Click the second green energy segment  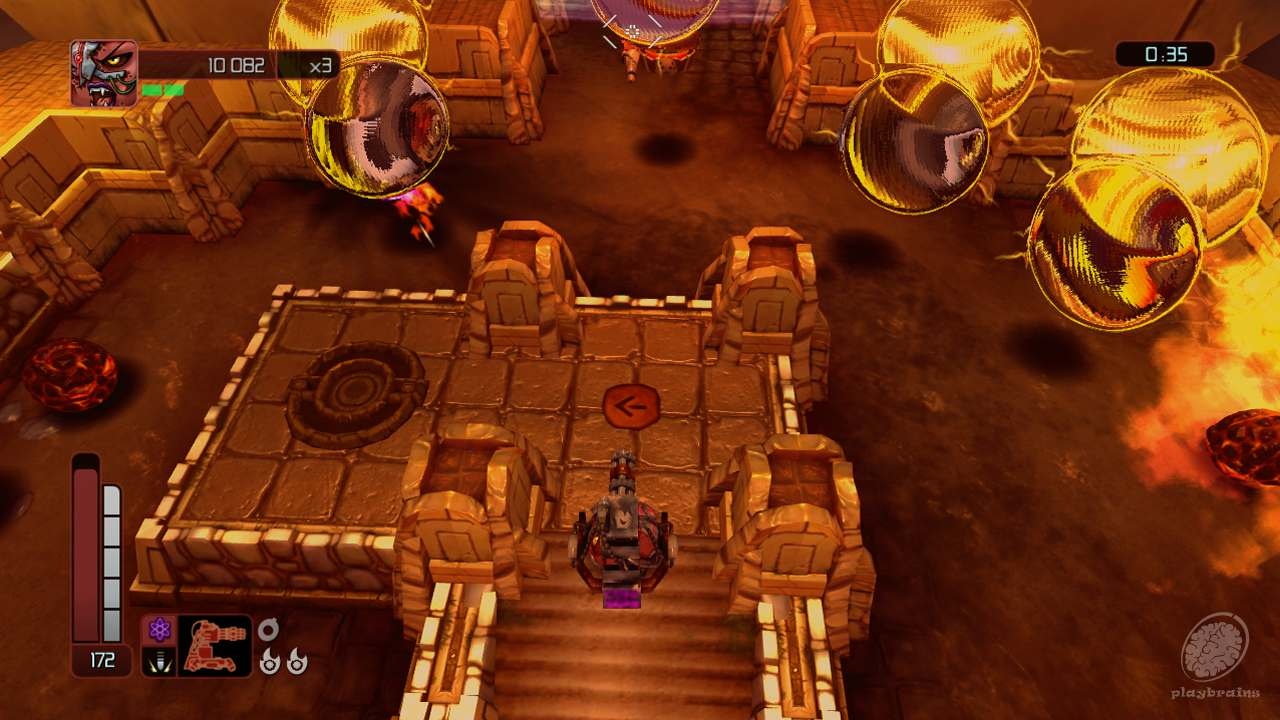tap(174, 90)
